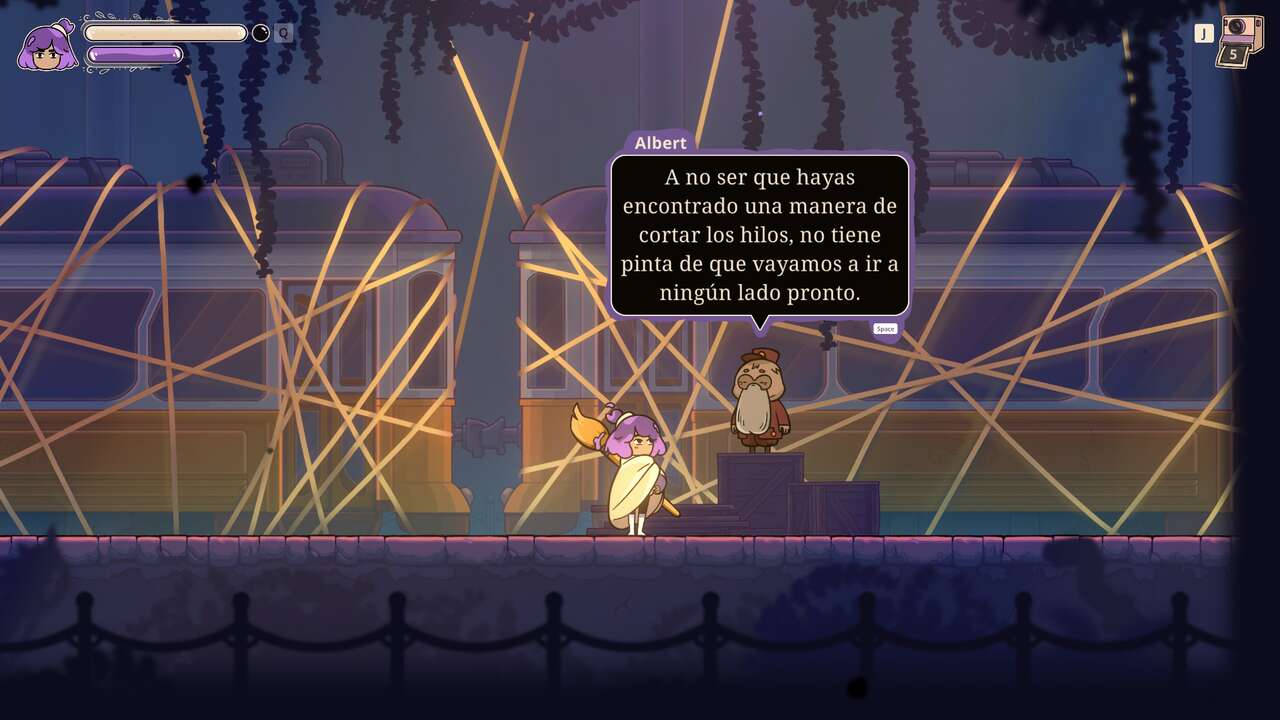Click the purple-haired character portrait
The image size is (1280, 720).
47,47
